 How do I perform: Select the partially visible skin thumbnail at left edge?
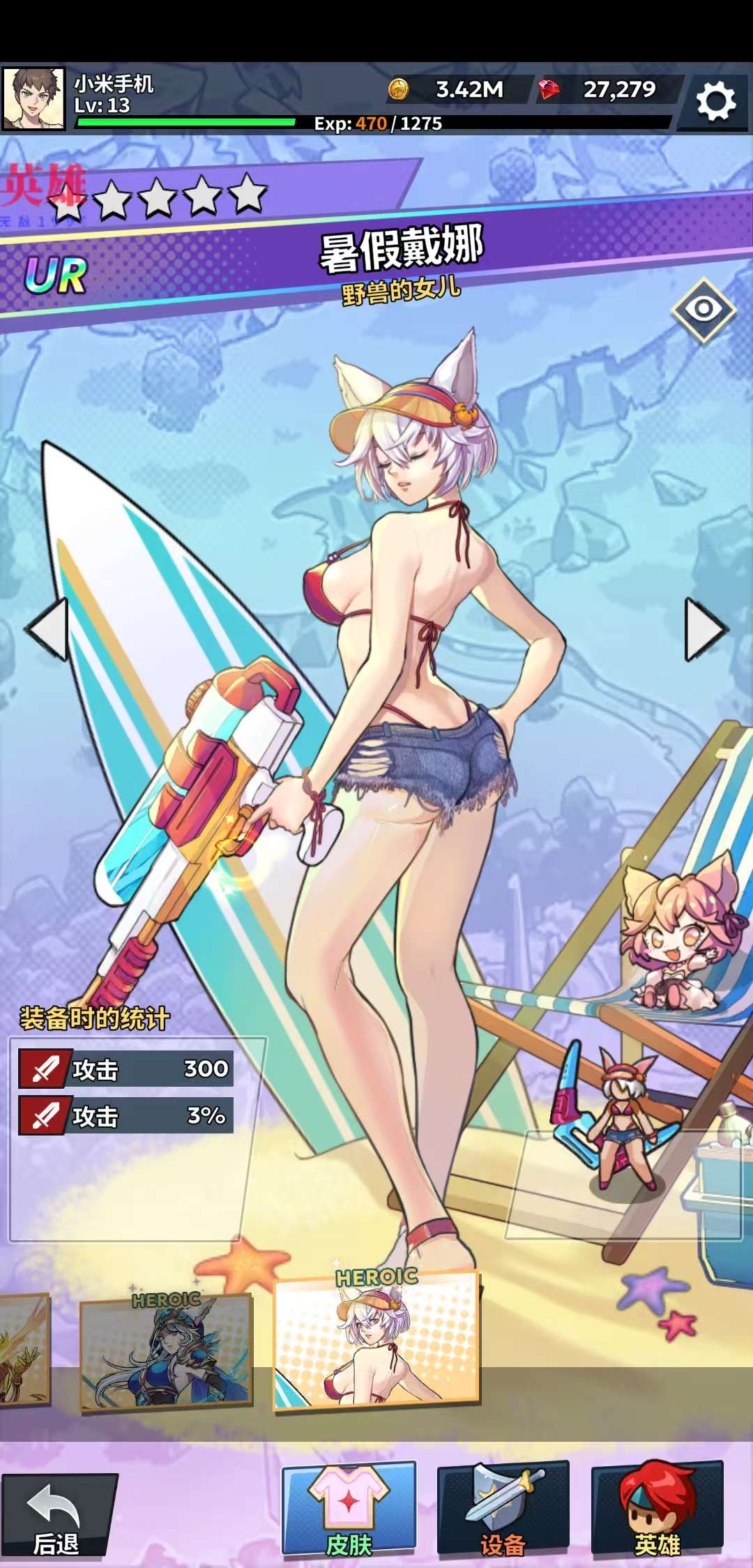coord(24,1350)
